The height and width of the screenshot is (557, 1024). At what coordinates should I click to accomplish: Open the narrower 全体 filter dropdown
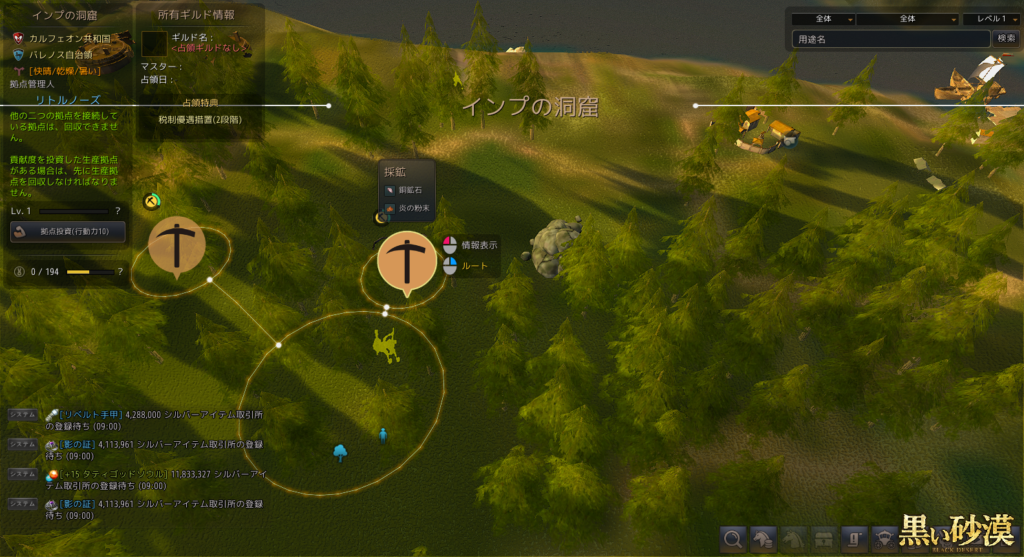823,19
